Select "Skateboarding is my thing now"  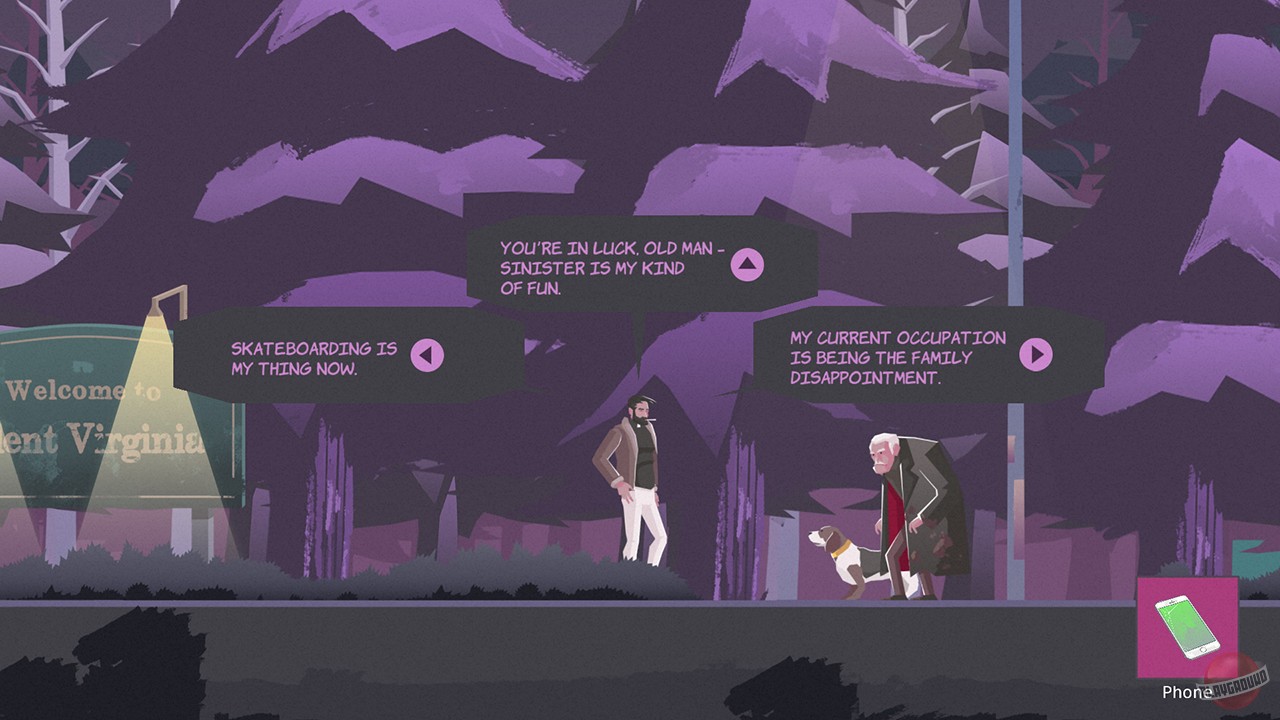(x=310, y=352)
